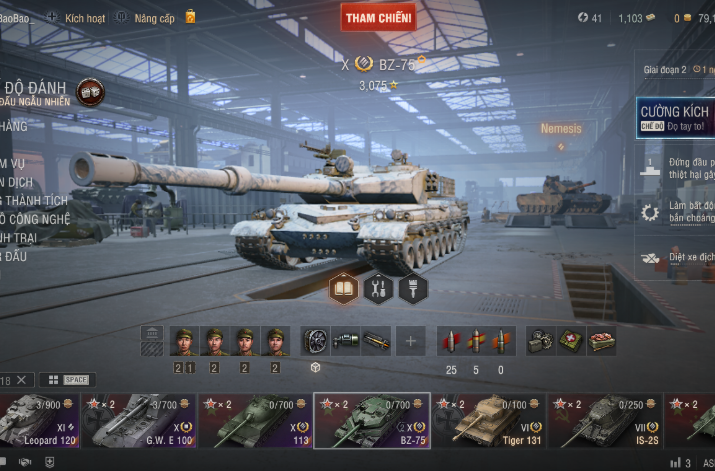
Task: Select the first crew member portrait
Action: pos(184,341)
